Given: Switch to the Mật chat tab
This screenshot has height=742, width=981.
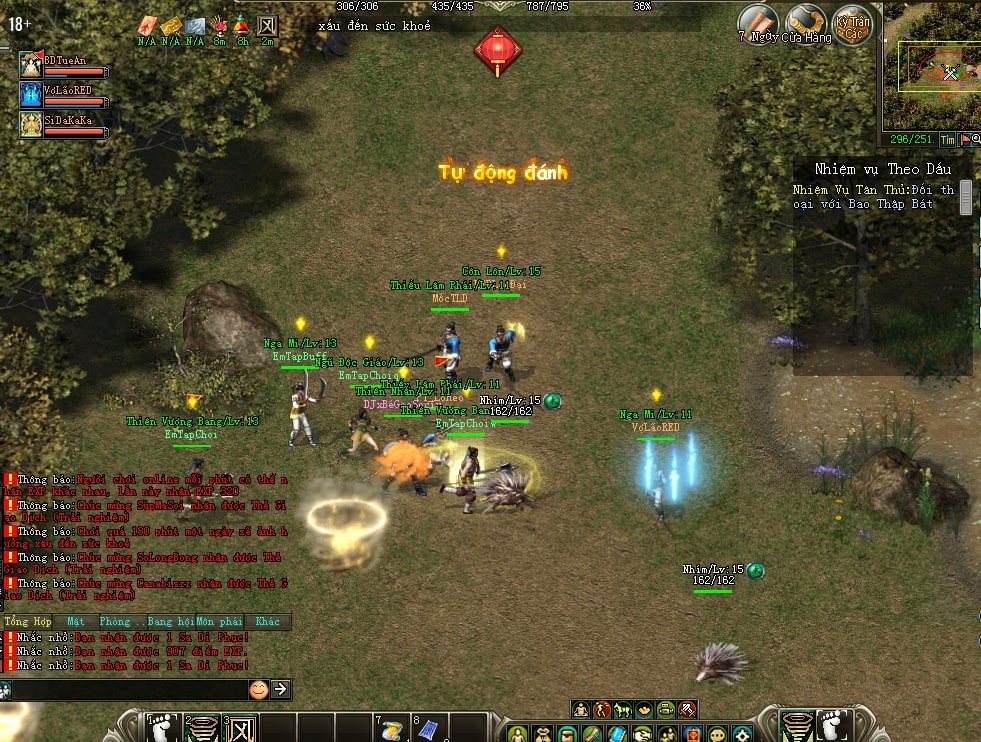Looking at the screenshot, I should 76,622.
